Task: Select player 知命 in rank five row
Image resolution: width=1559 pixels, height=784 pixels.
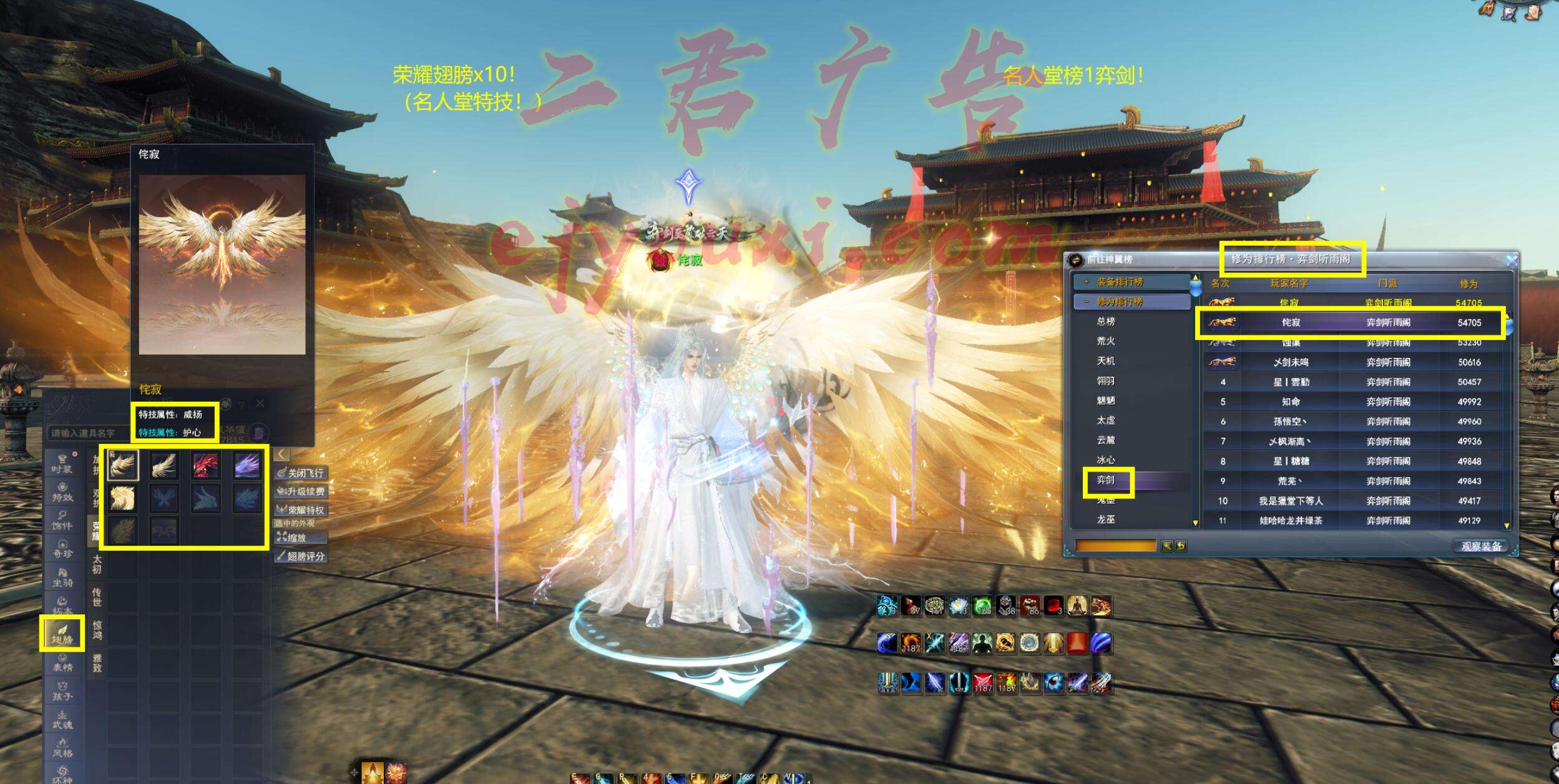Action: click(1291, 402)
